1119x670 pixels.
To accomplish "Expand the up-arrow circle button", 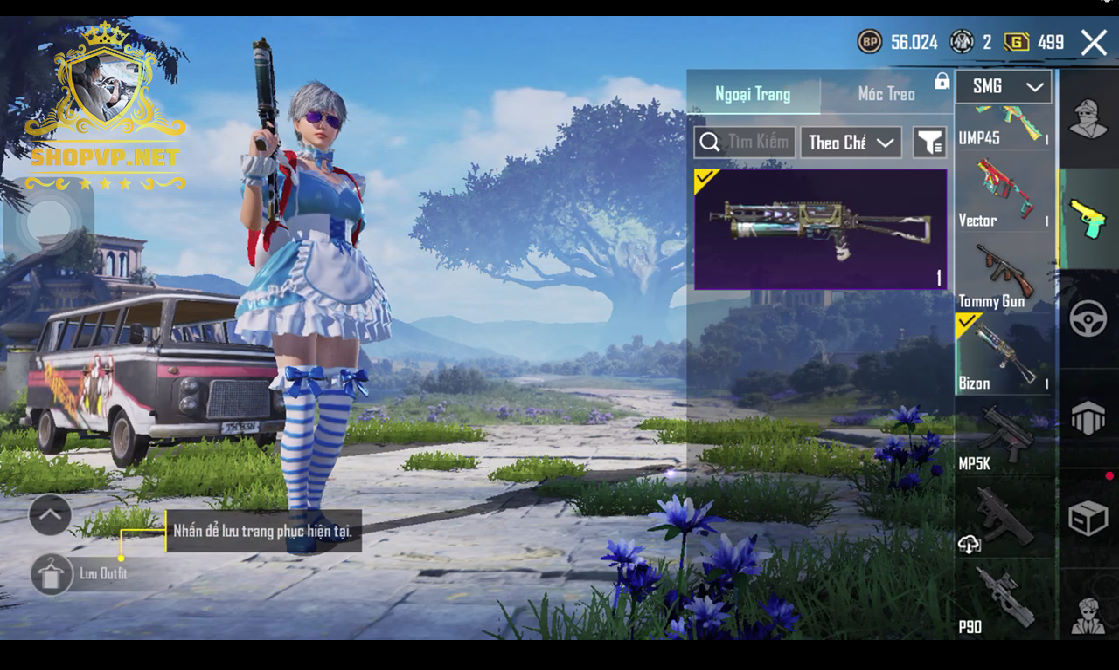I will [x=50, y=515].
